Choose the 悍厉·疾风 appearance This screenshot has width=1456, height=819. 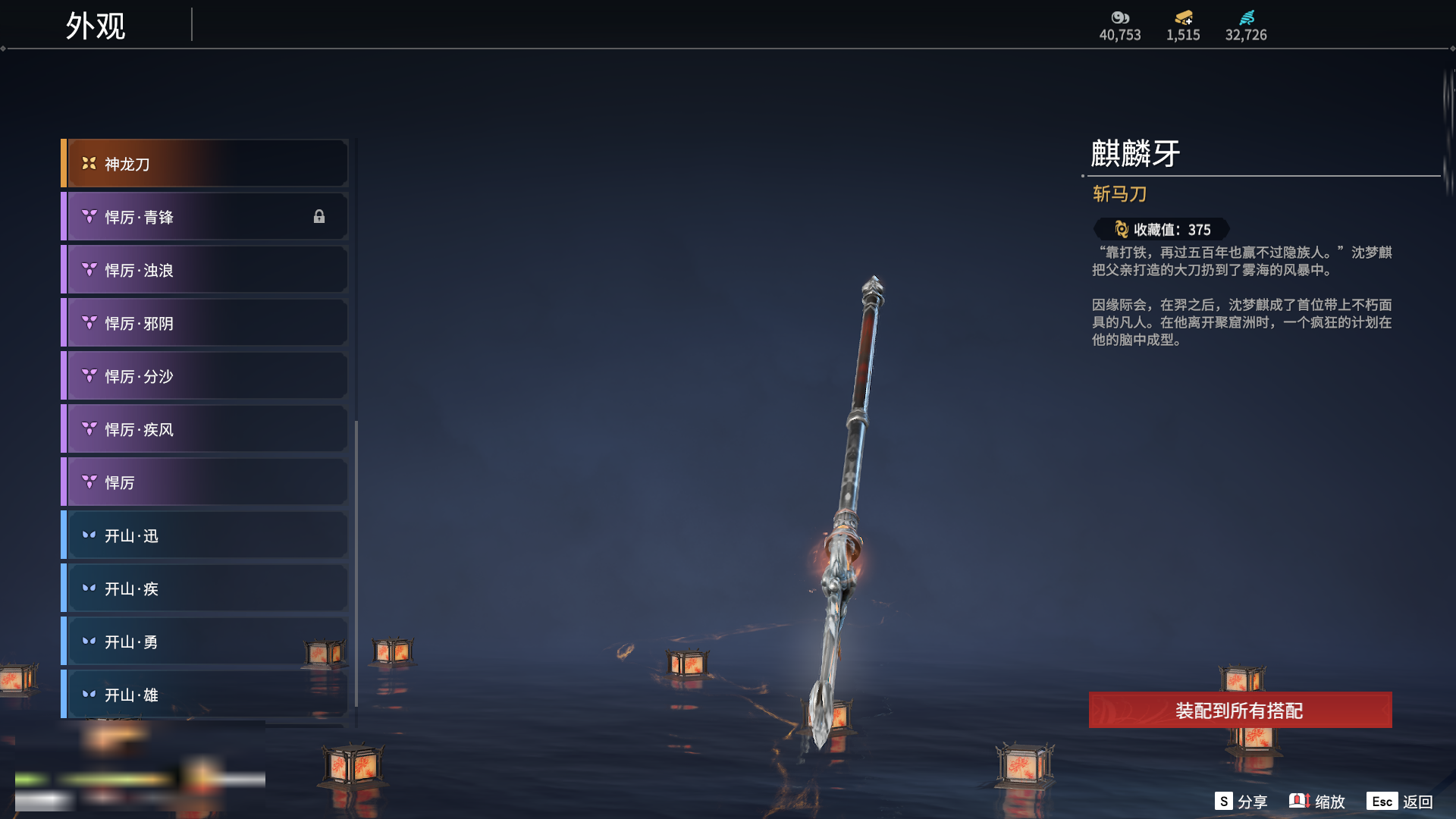[205, 429]
